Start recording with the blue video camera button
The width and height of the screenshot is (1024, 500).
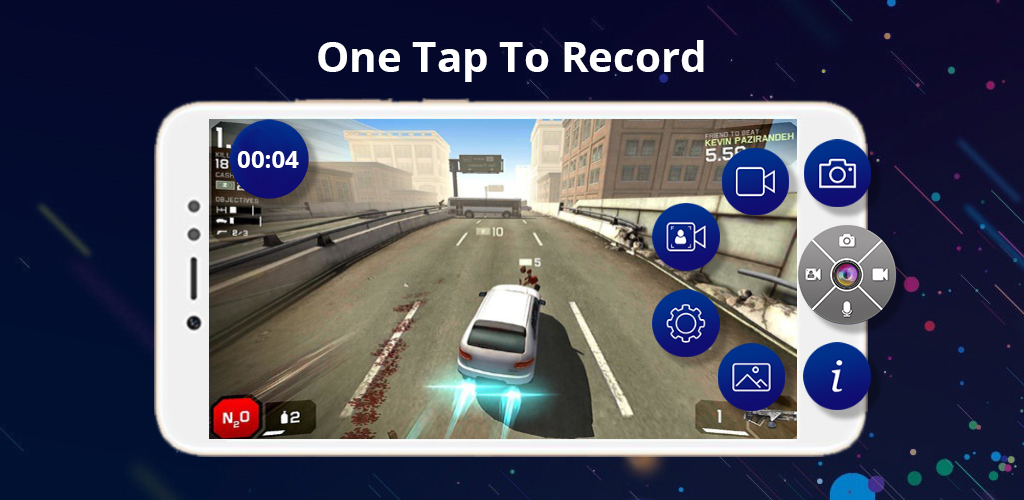click(x=755, y=181)
